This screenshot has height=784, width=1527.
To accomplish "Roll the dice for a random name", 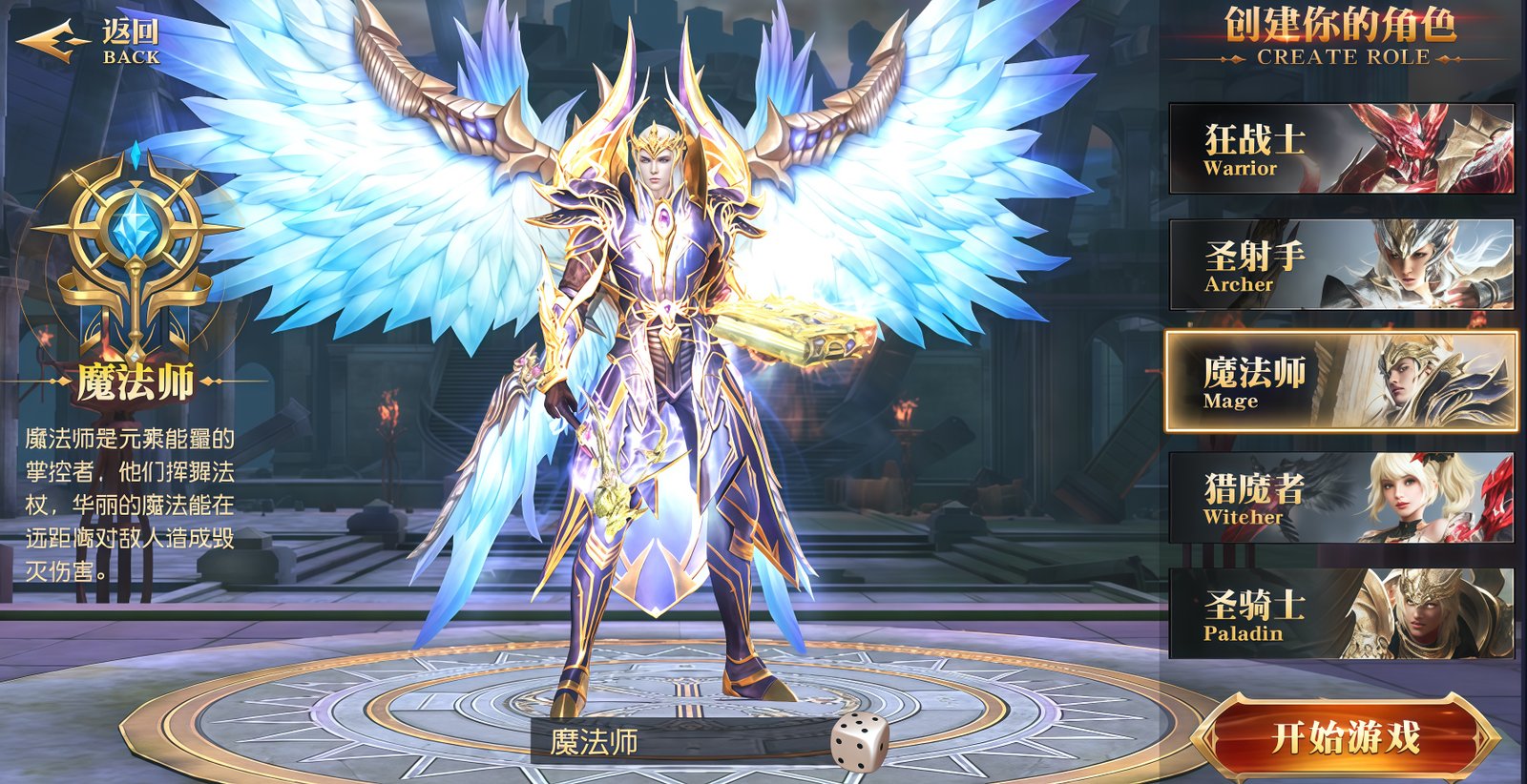I will pyautogui.click(x=859, y=741).
